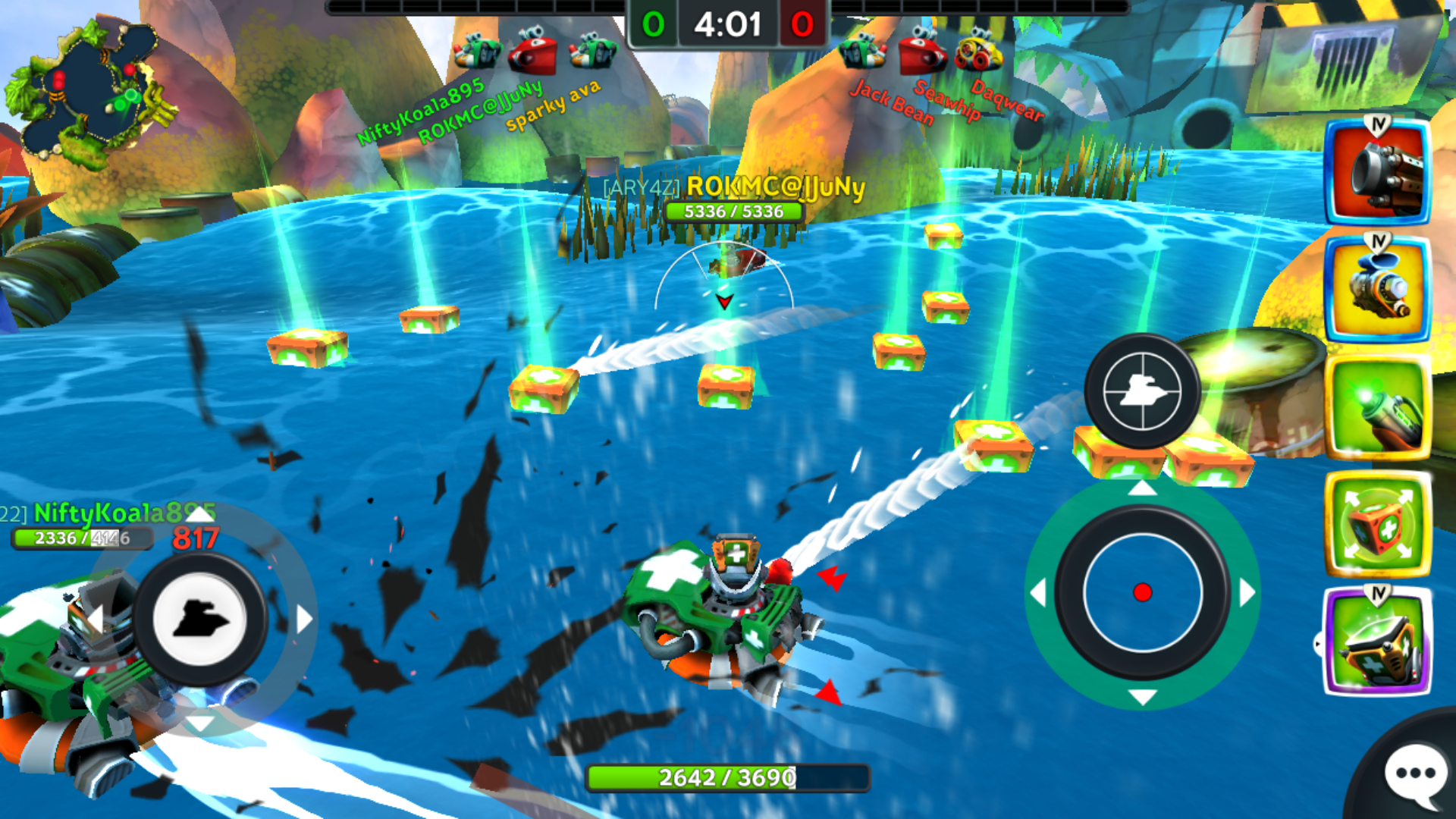Select the purple-framed repair box item
Viewport: 1456px width, 819px height.
pos(1377,643)
